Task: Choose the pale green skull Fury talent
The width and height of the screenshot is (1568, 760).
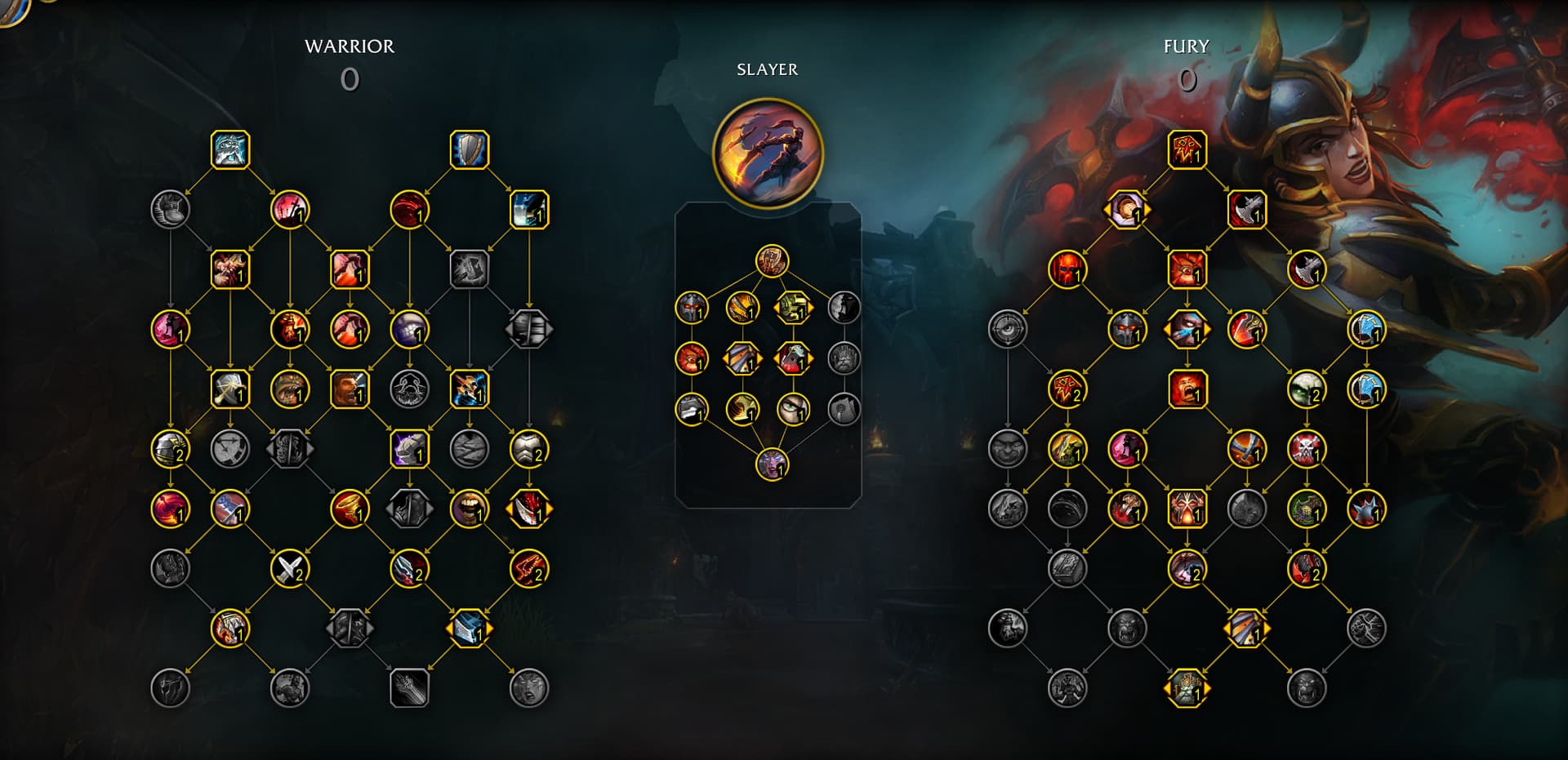Action: point(1306,389)
